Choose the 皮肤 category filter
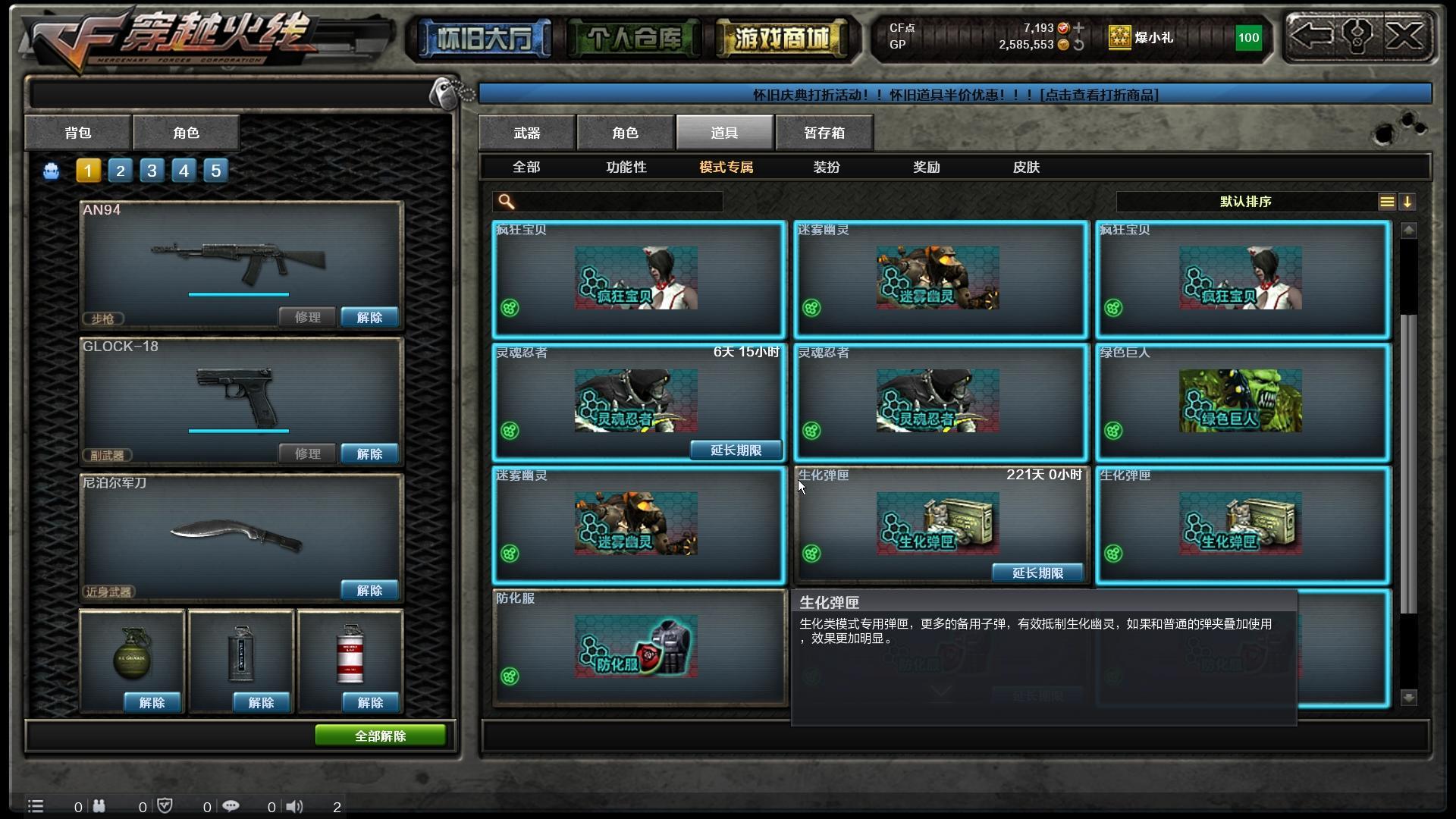The width and height of the screenshot is (1456, 819). click(x=1026, y=167)
